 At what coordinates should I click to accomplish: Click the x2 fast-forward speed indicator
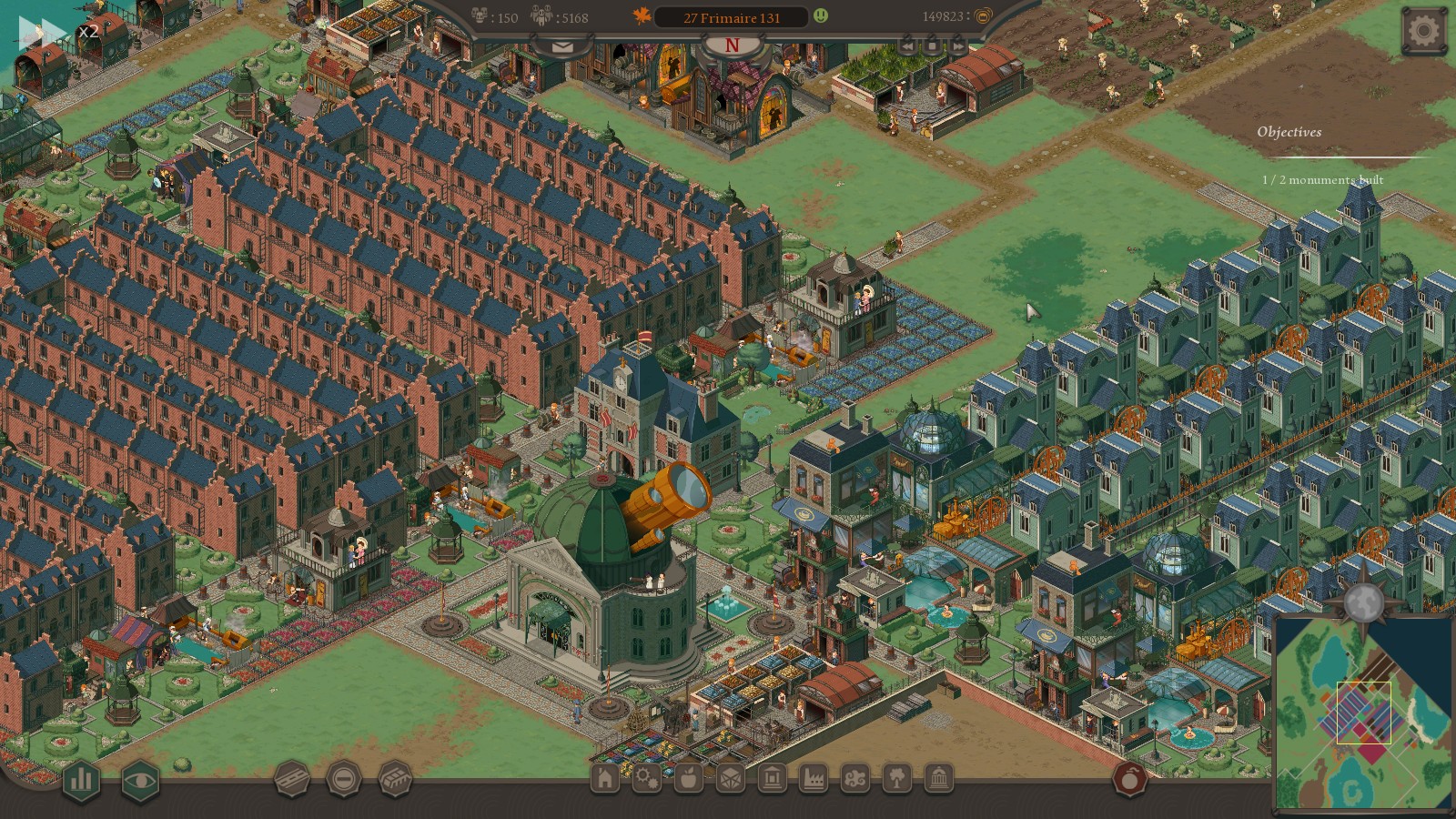tap(43, 33)
